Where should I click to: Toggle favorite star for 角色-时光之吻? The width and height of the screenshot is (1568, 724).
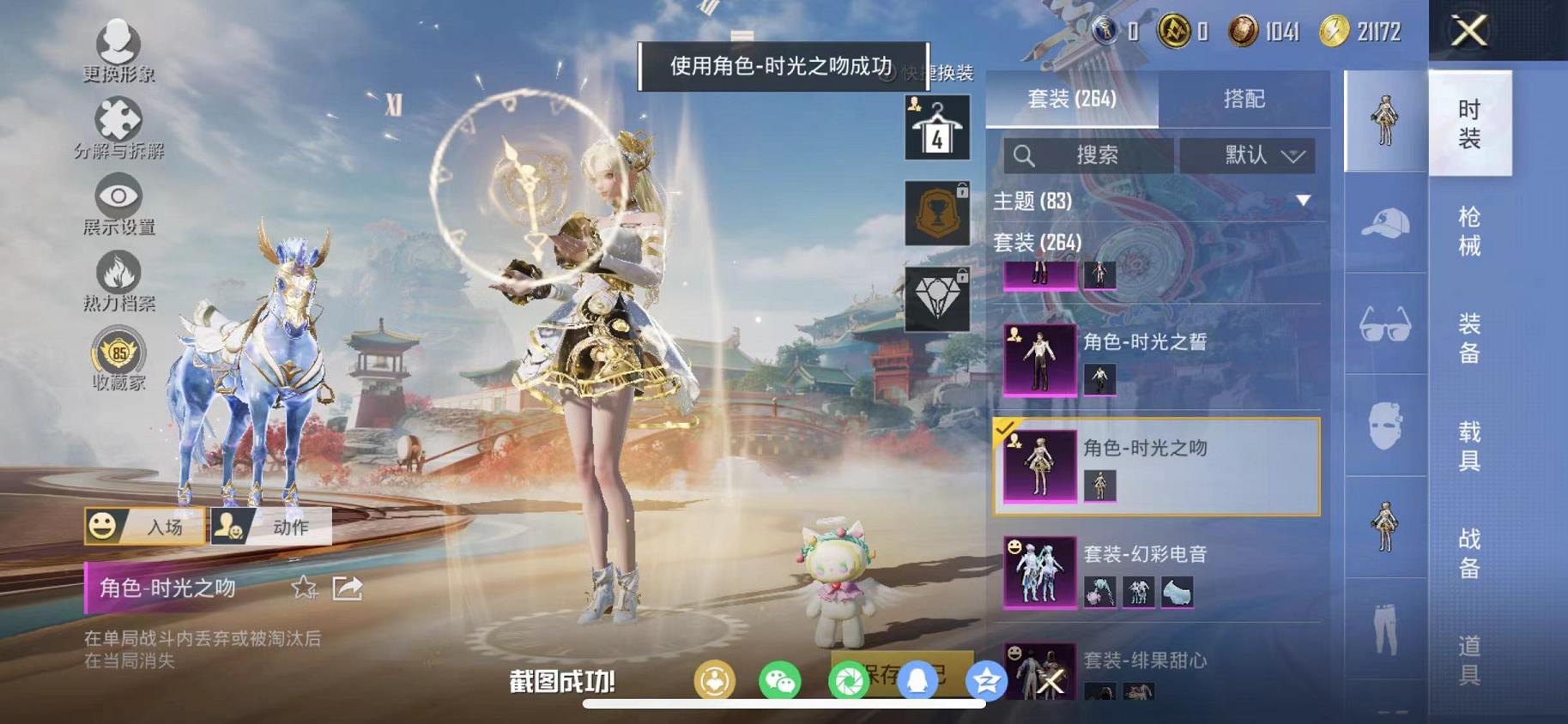304,589
